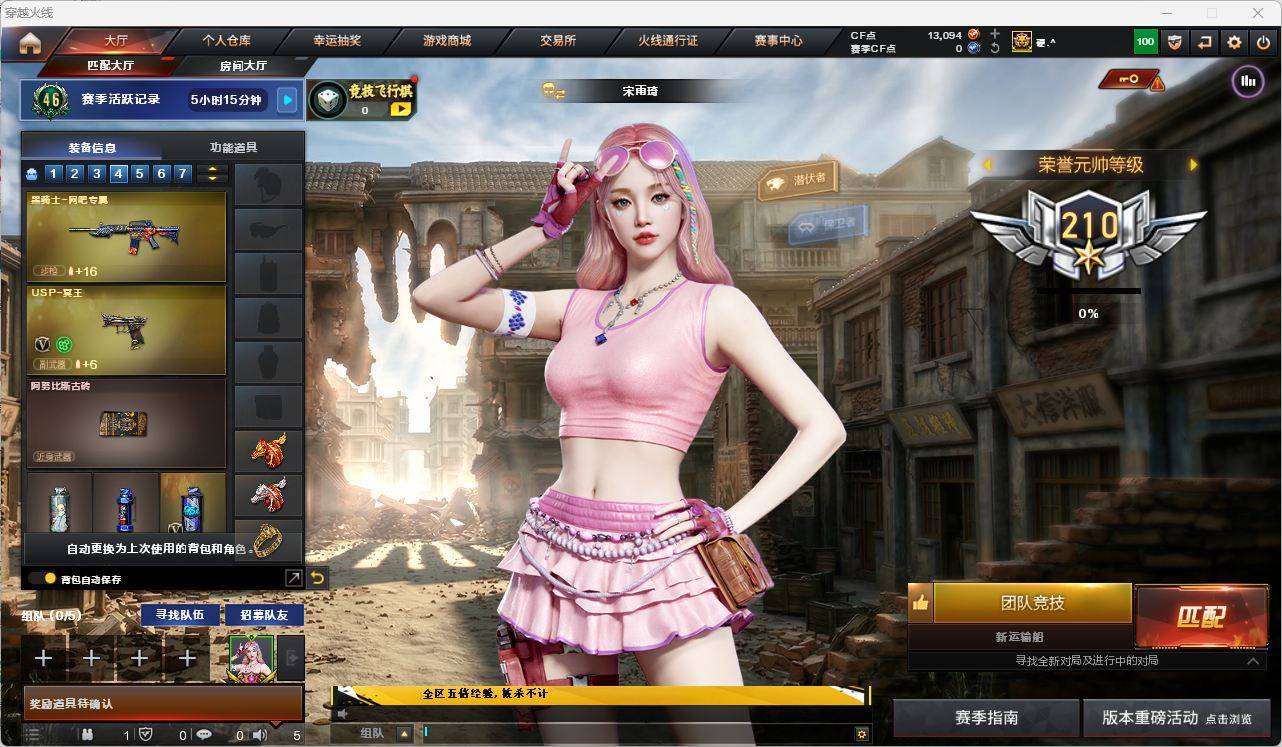This screenshot has width=1282, height=747.
Task: Mute the speaker icon in the bottom bar
Action: [x=259, y=734]
